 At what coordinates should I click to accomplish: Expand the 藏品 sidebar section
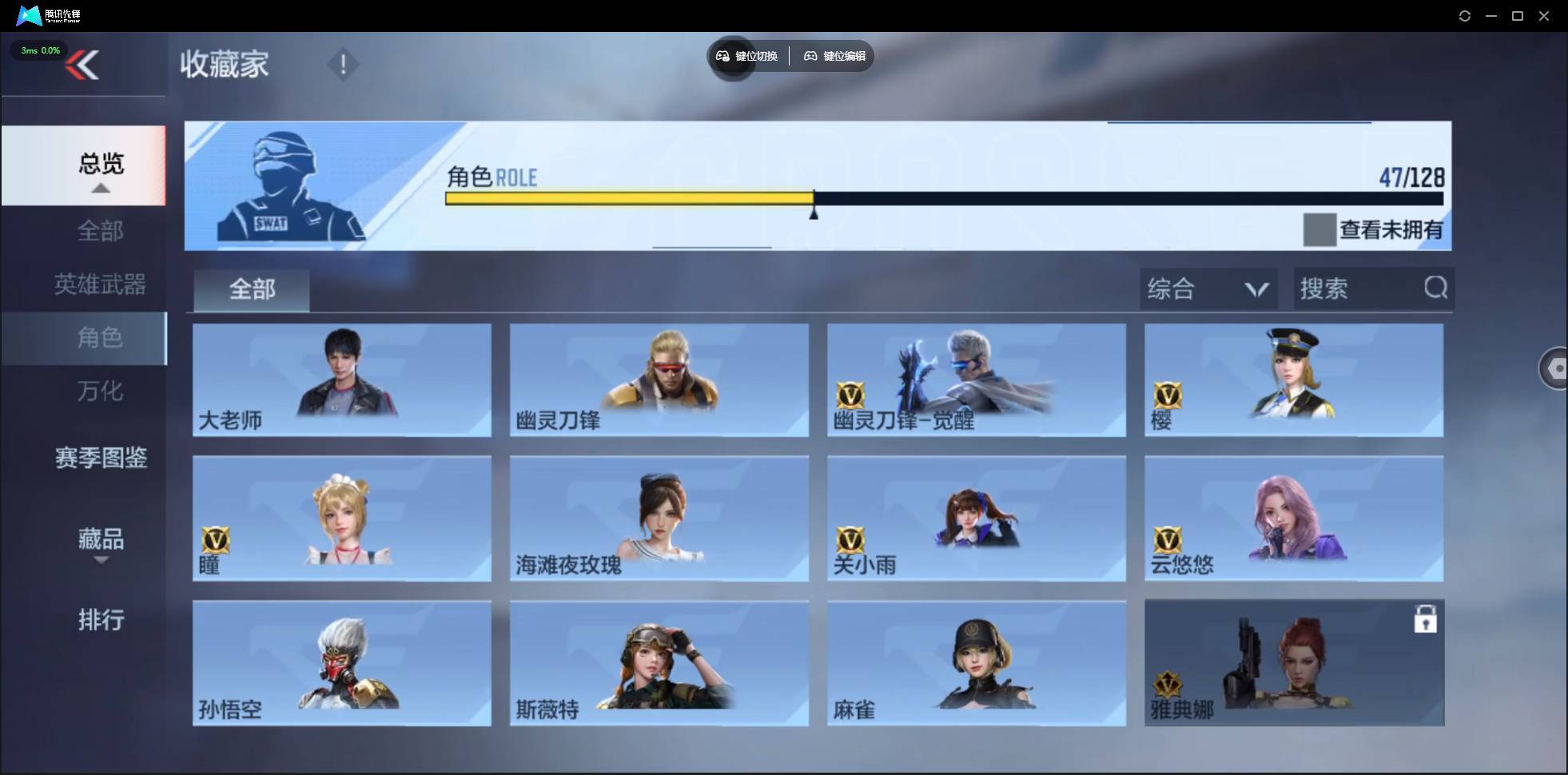(x=101, y=540)
